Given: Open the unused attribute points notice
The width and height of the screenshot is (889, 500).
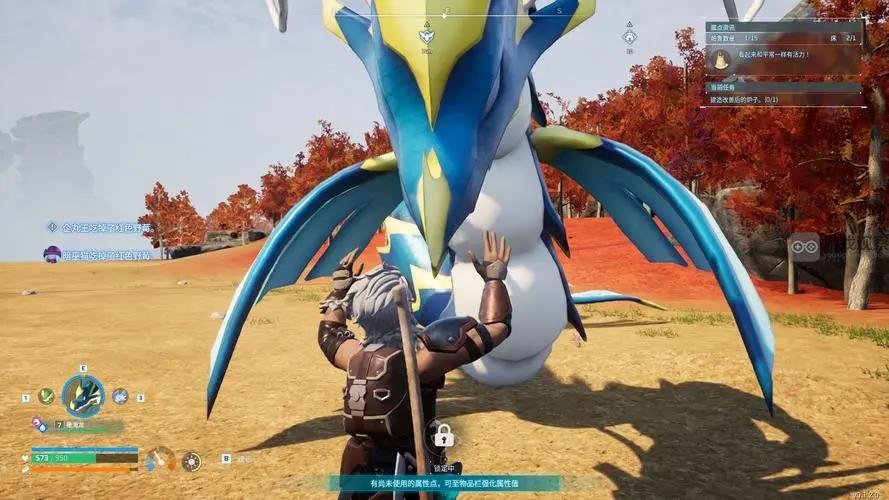Looking at the screenshot, I should click(444, 483).
